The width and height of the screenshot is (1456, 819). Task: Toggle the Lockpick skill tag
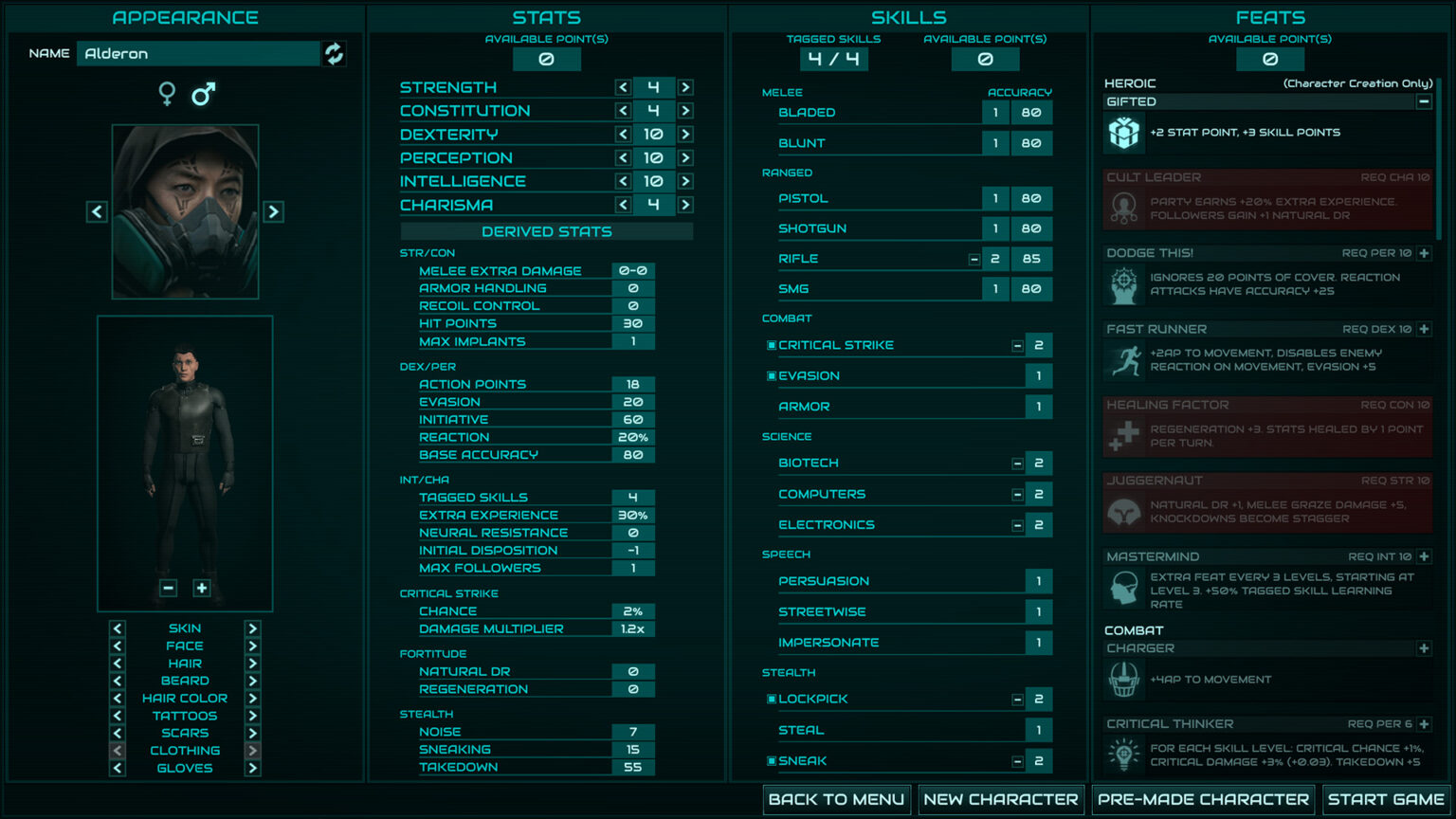point(773,699)
